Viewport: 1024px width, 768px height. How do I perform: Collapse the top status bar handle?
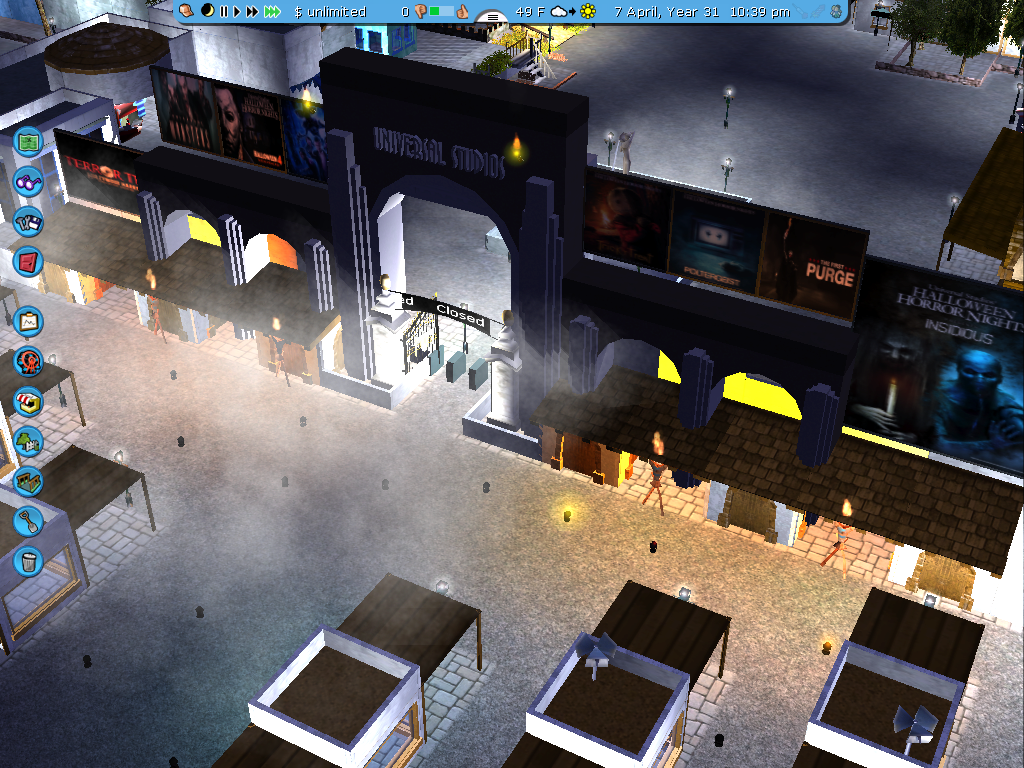(492, 17)
